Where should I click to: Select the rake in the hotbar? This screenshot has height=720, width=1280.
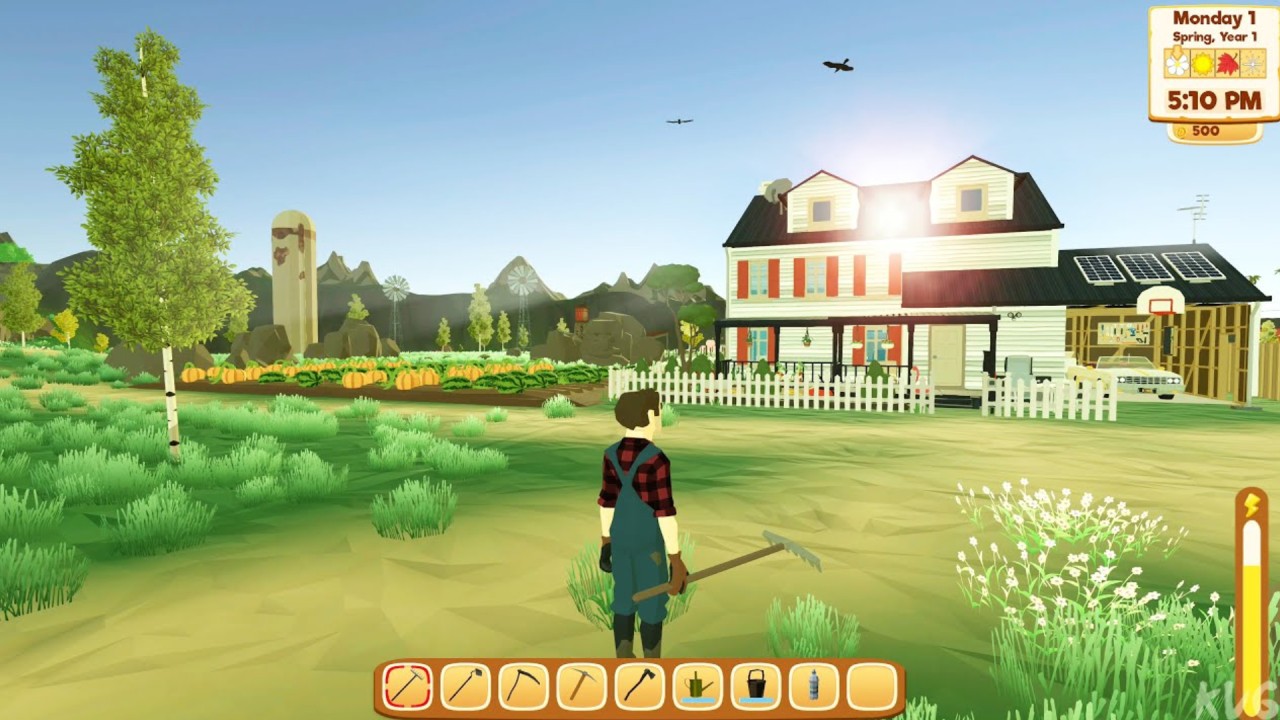point(408,687)
